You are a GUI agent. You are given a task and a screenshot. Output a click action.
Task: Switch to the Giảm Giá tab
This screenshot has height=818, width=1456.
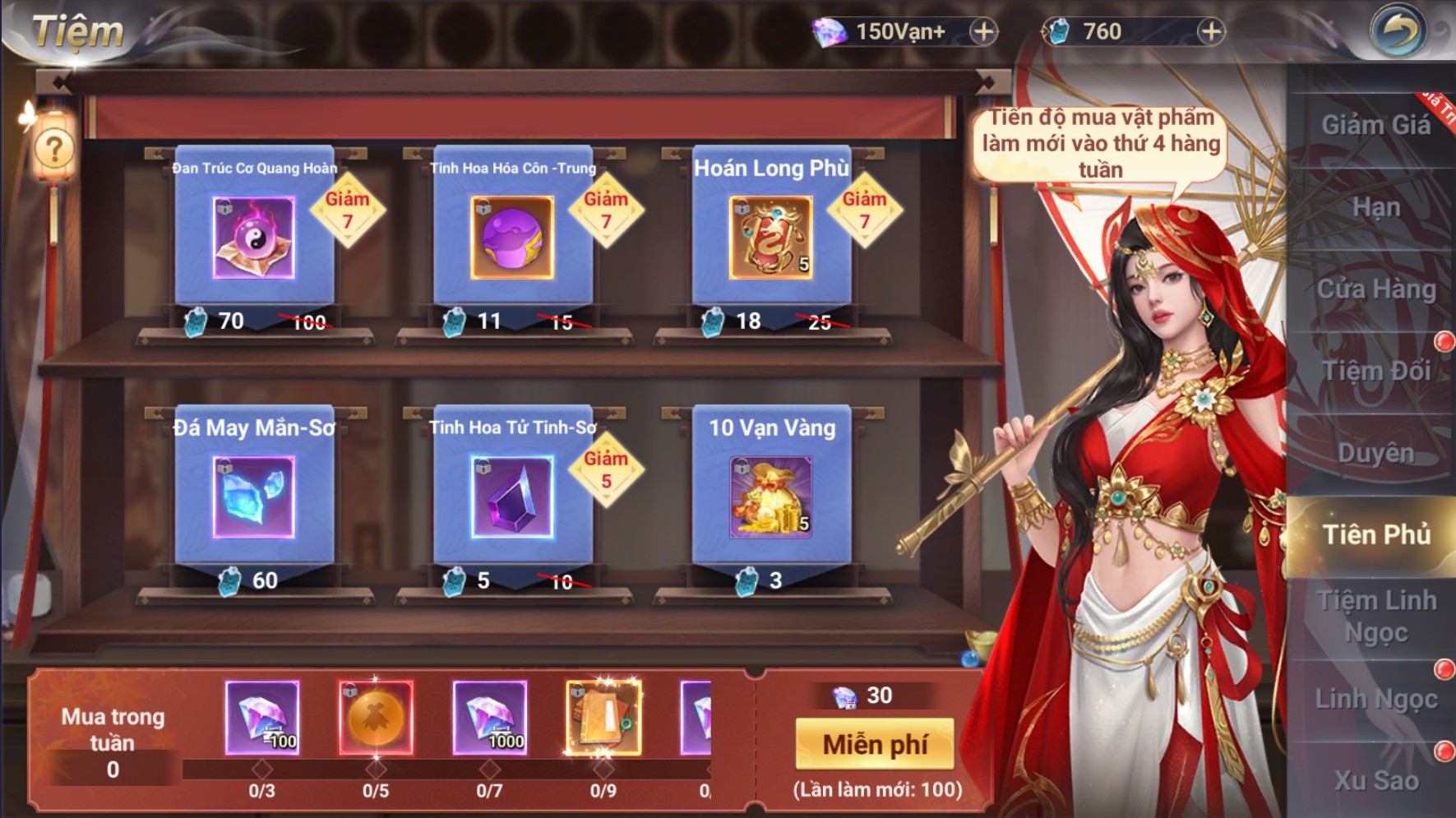(1375, 125)
